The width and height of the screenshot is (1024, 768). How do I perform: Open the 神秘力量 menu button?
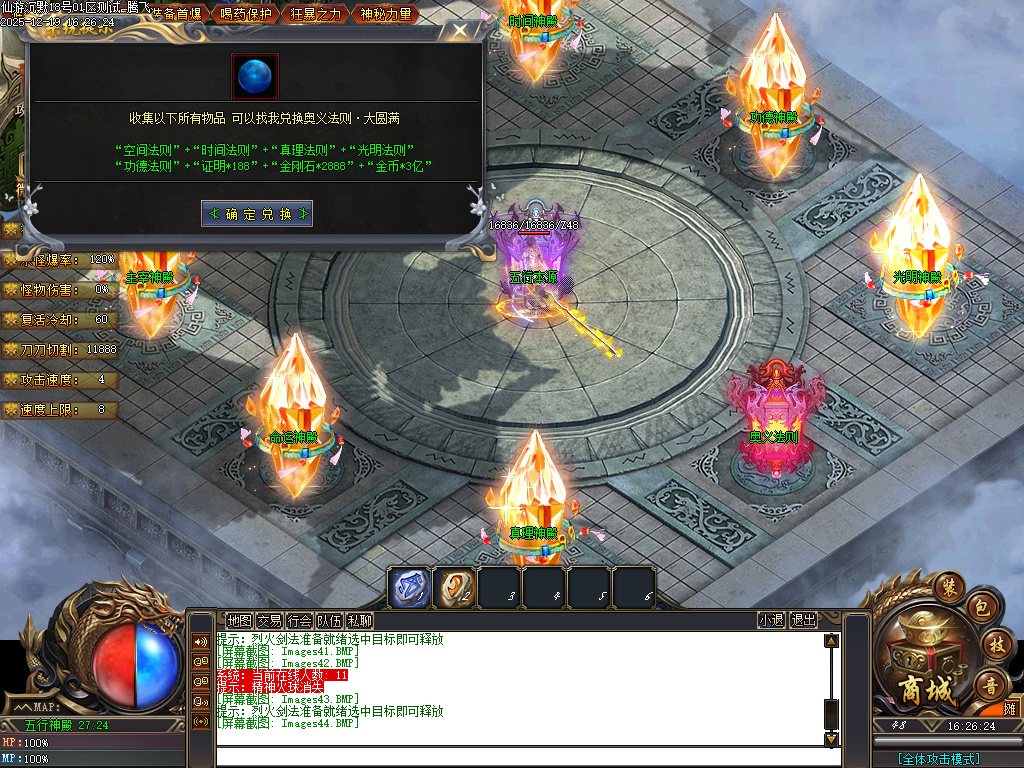[x=385, y=14]
